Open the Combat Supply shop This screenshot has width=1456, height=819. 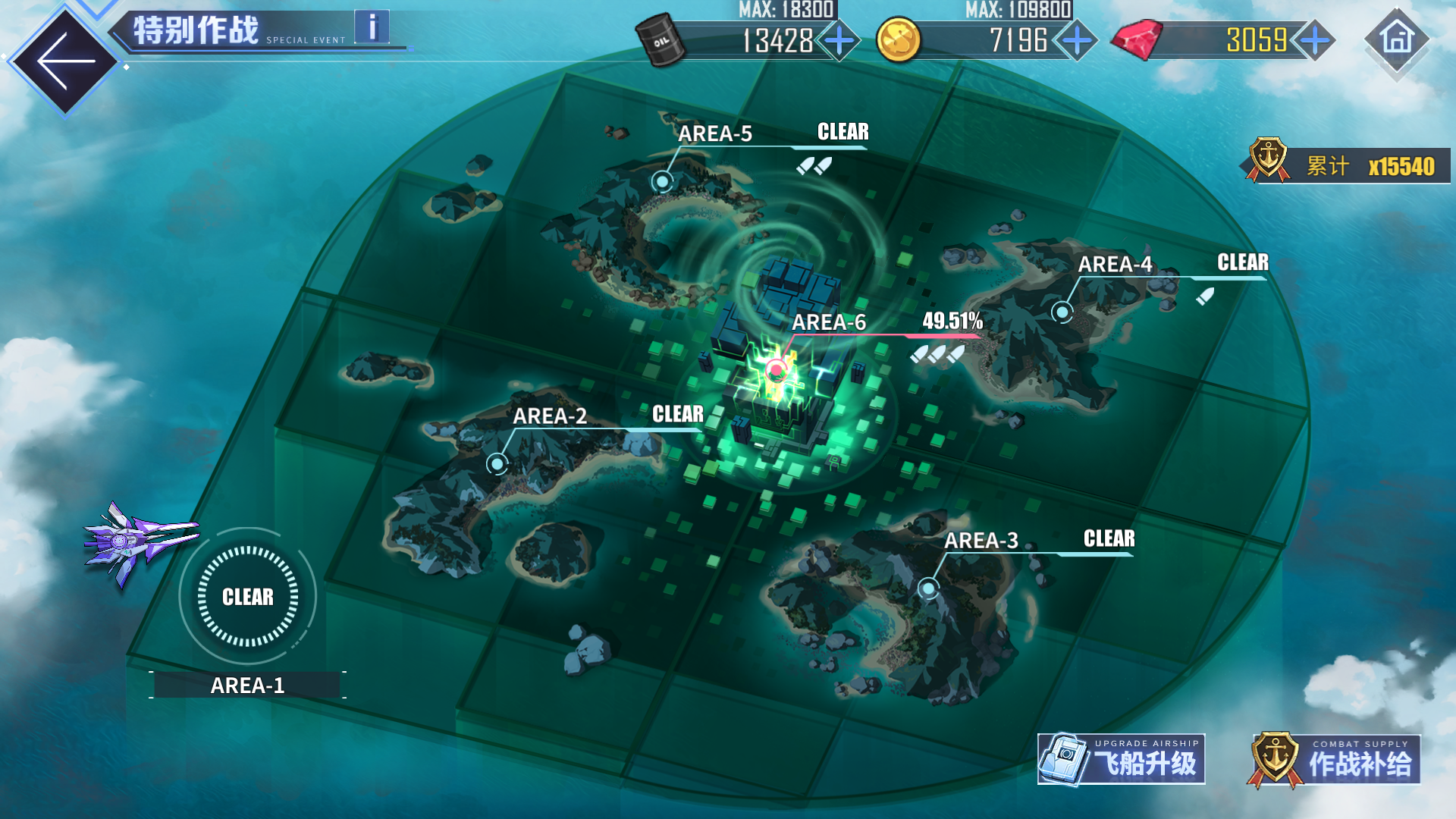1334,760
